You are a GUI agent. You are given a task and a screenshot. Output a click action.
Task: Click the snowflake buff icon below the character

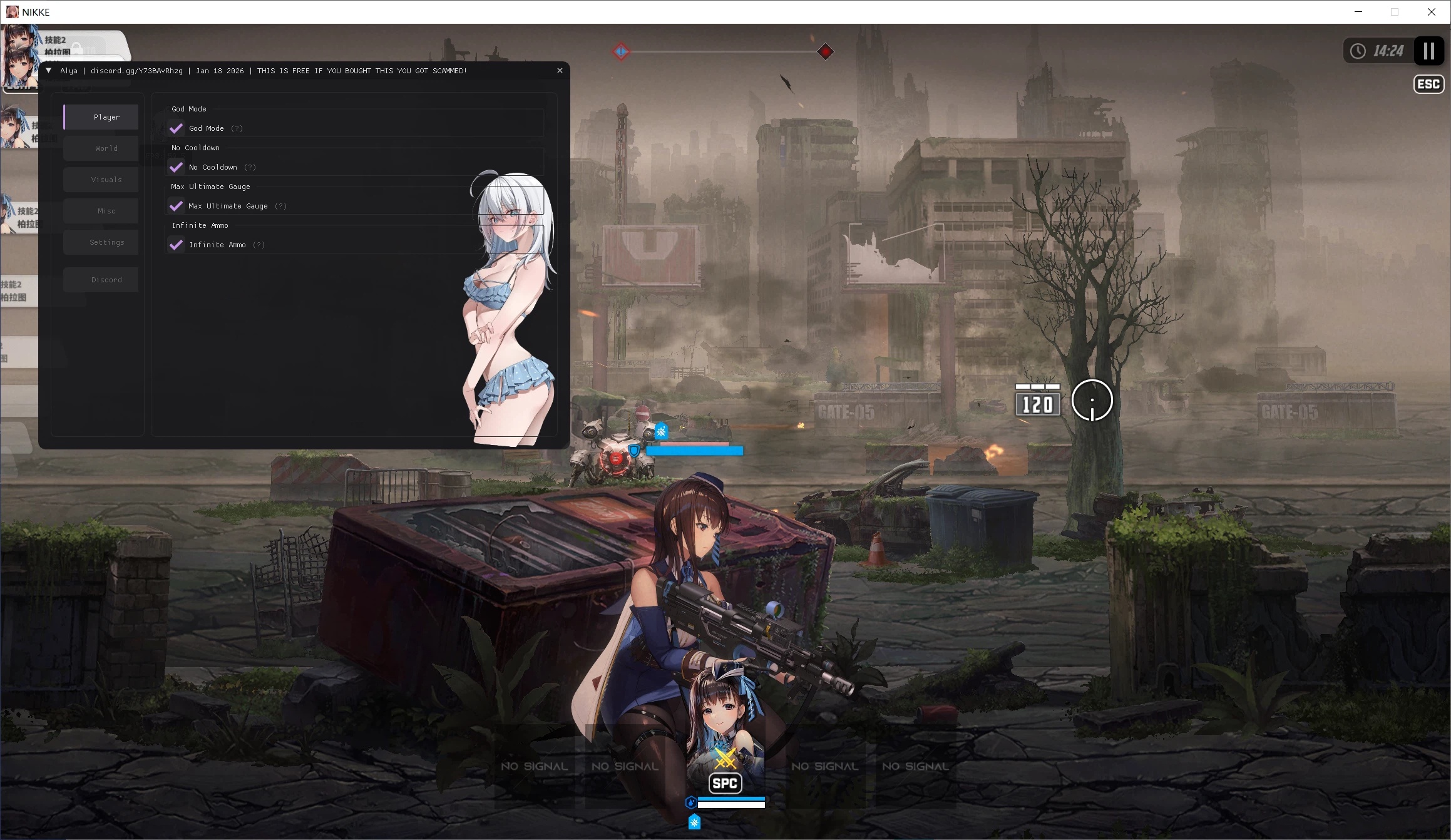click(x=694, y=821)
